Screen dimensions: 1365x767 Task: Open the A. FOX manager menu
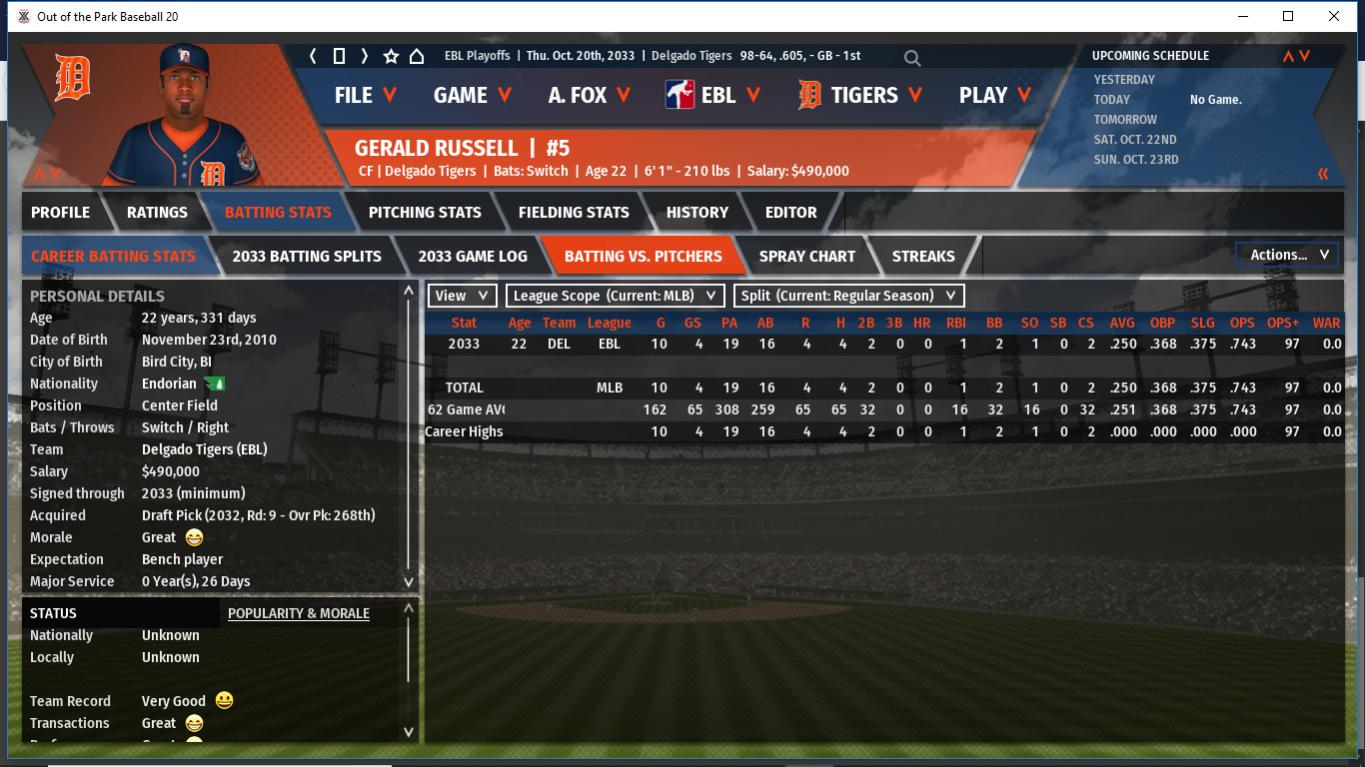coord(589,95)
